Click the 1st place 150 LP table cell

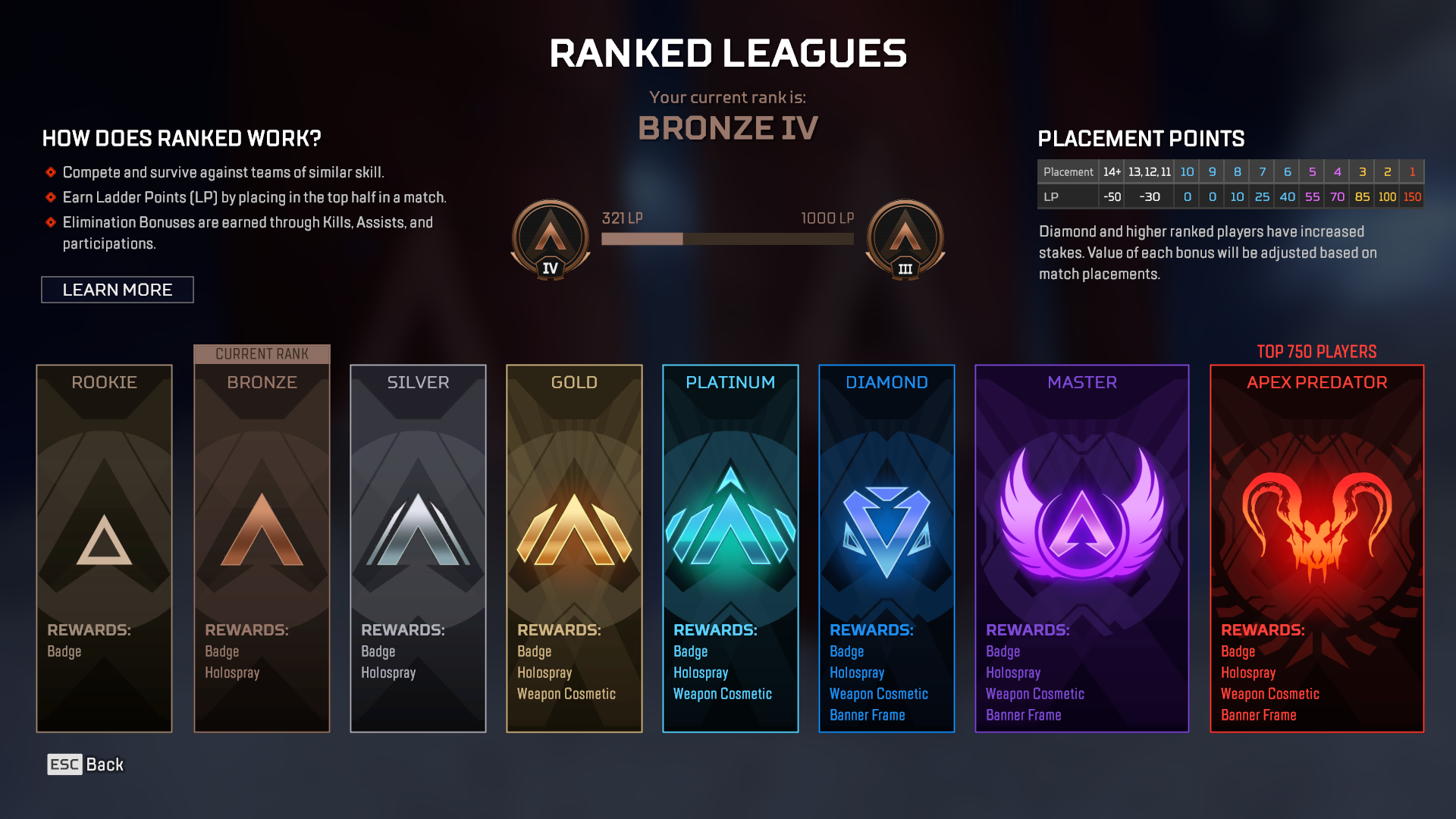point(1411,196)
